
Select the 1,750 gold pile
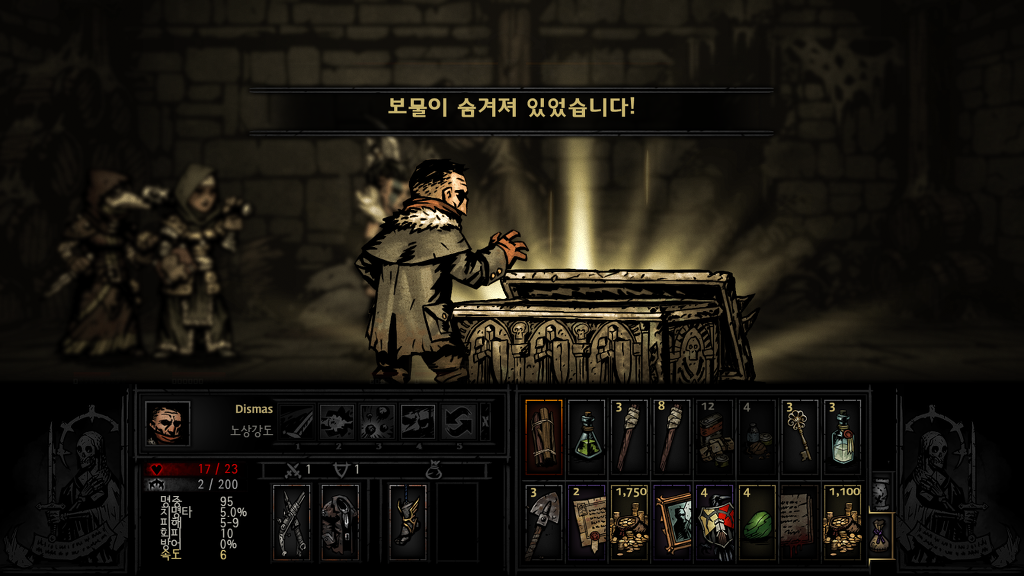(629, 521)
